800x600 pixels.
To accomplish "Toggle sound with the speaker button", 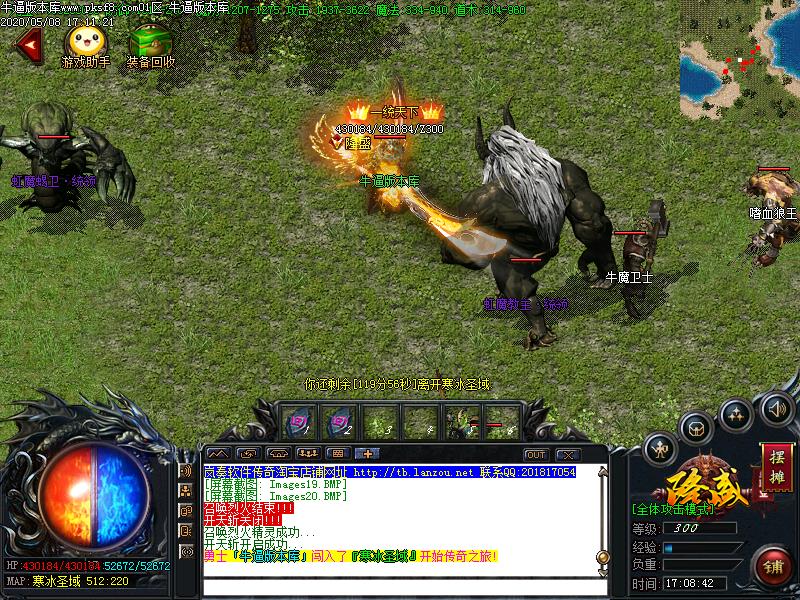I will tap(776, 408).
